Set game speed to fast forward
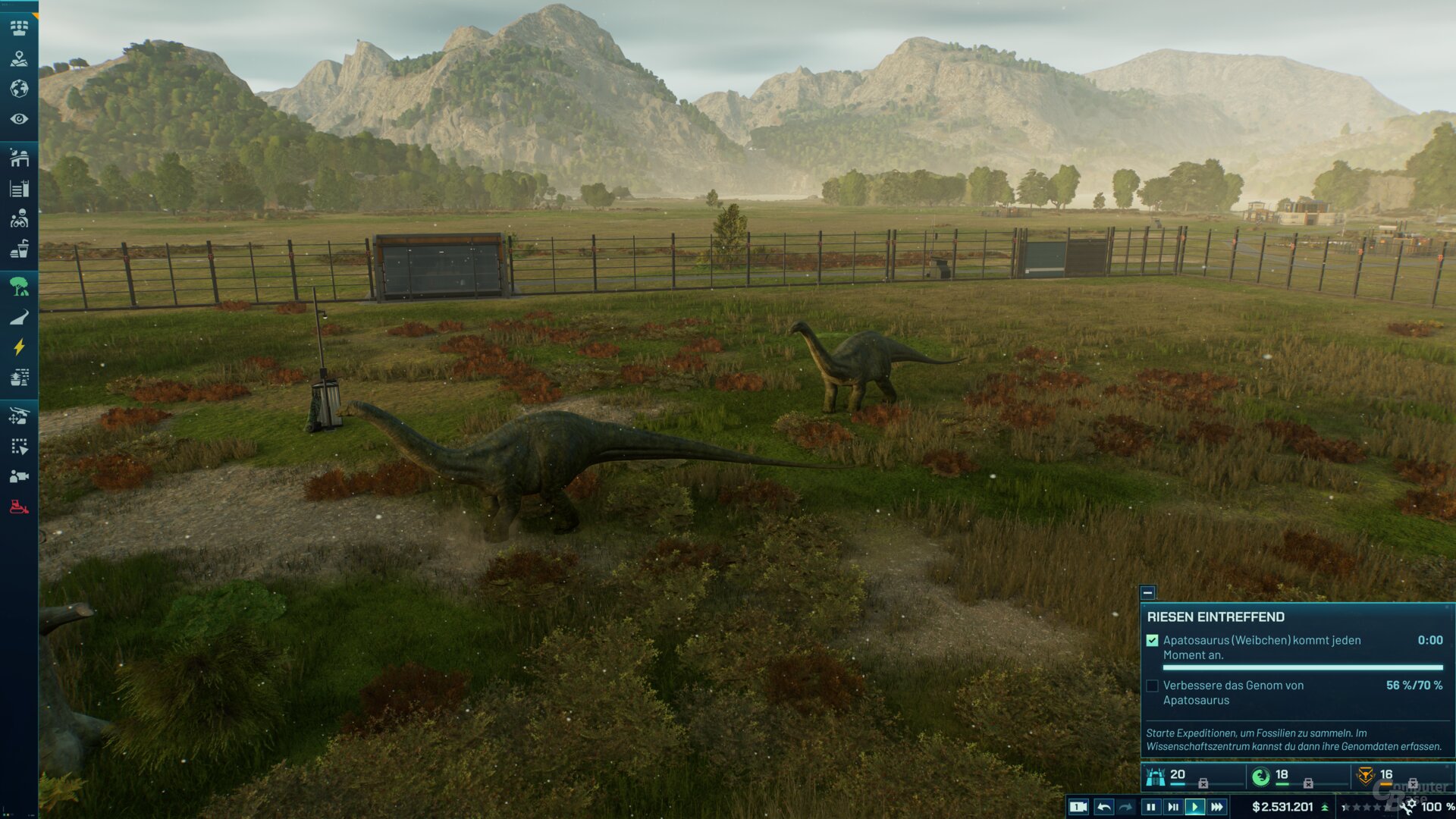Image resolution: width=1456 pixels, height=819 pixels. [1217, 807]
